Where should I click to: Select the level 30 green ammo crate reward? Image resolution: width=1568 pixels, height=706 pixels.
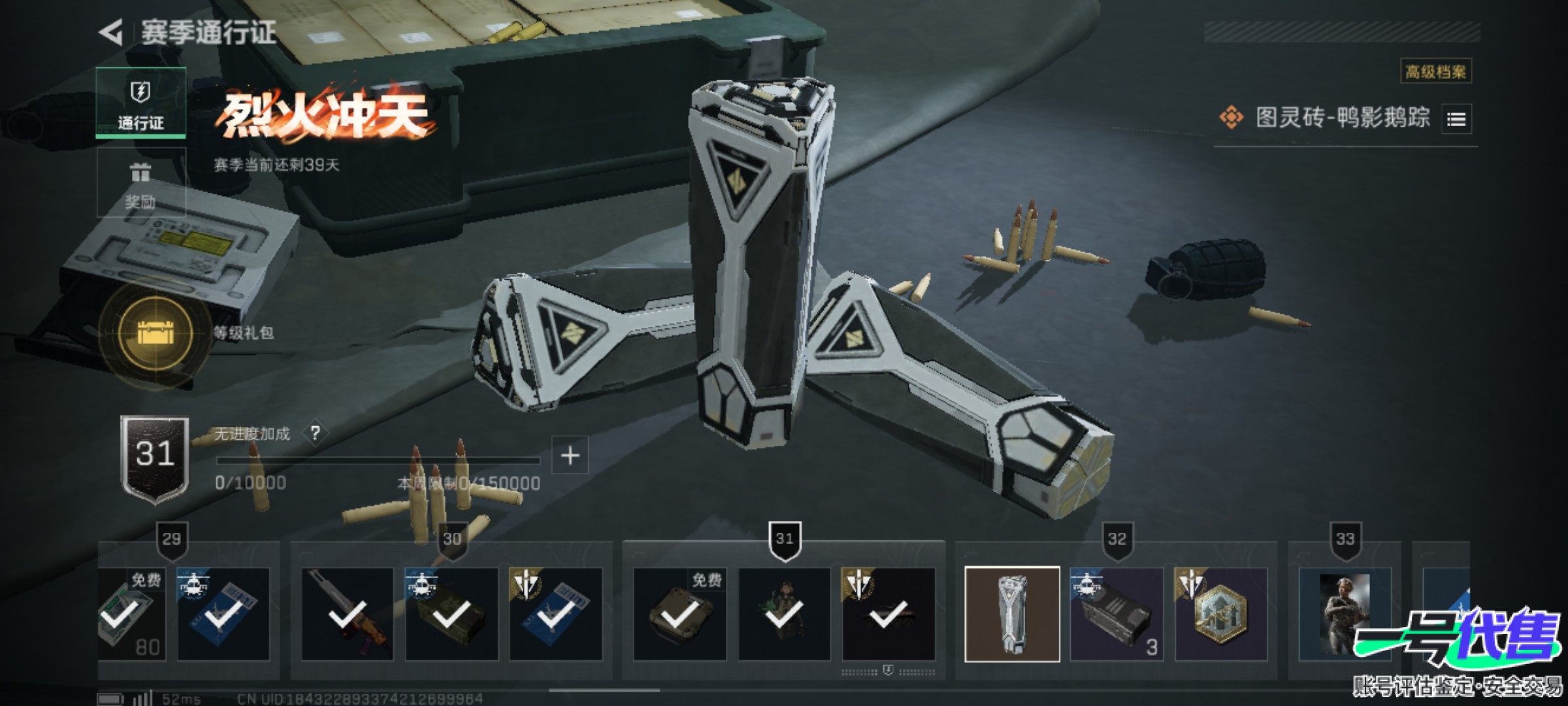click(451, 614)
